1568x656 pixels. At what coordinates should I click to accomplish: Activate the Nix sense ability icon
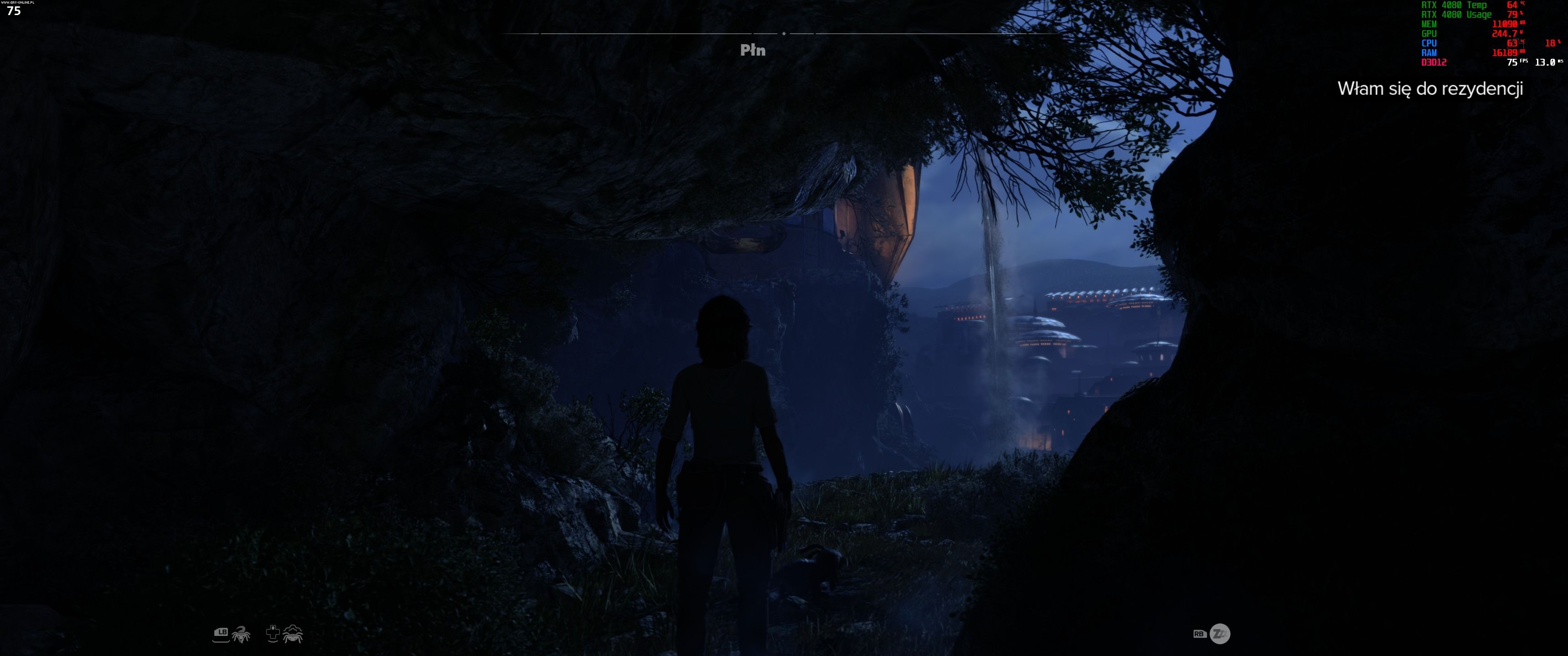click(x=293, y=634)
